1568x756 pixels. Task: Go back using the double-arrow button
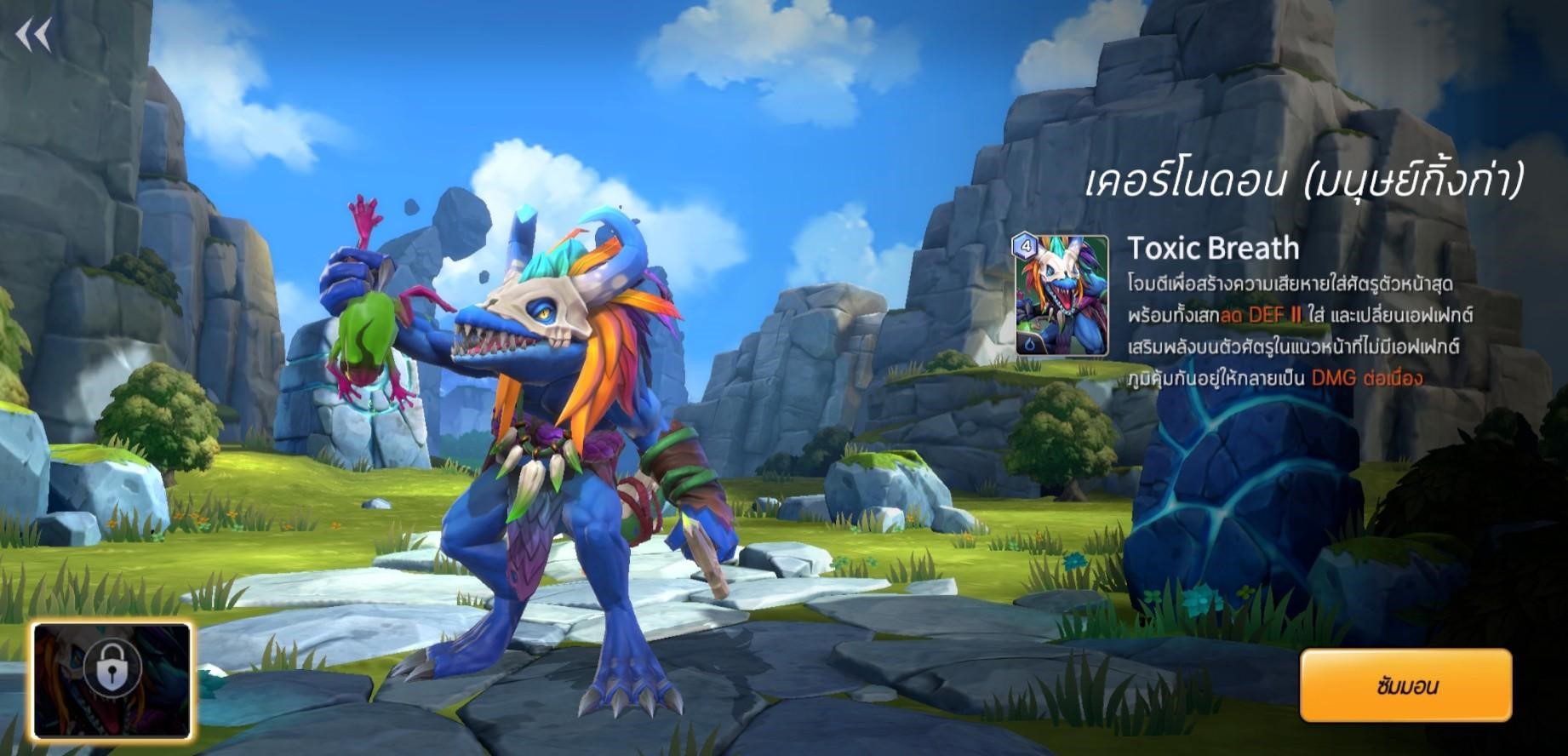tap(34, 35)
